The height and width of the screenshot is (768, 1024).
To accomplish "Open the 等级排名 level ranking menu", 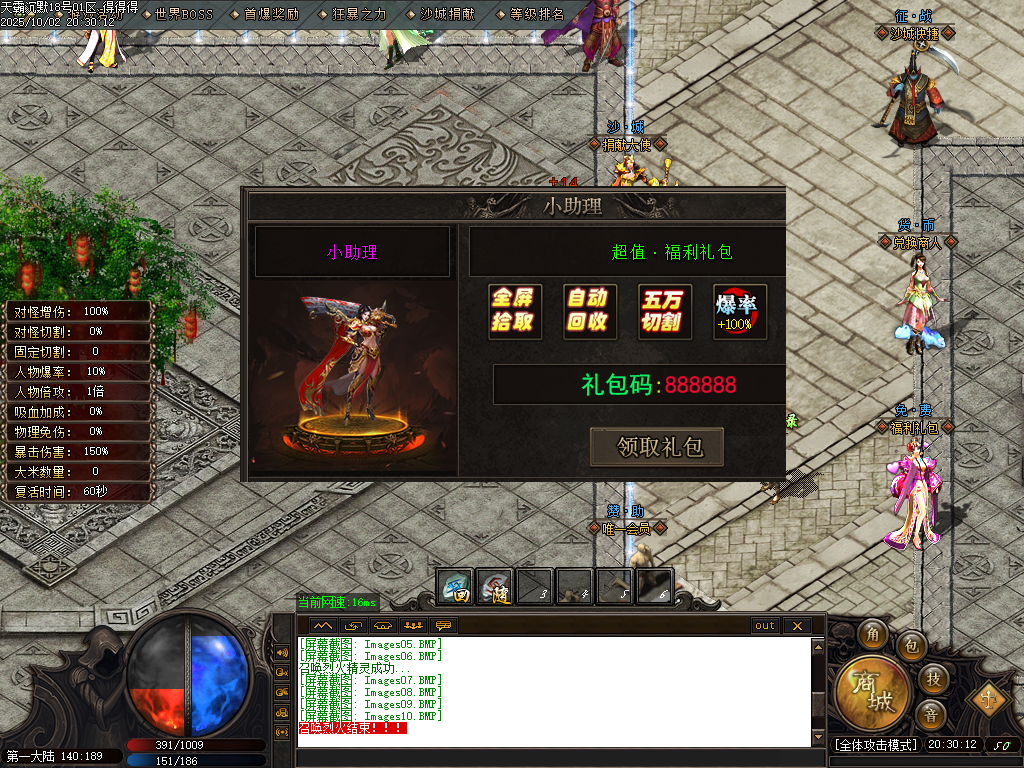I will (x=537, y=14).
